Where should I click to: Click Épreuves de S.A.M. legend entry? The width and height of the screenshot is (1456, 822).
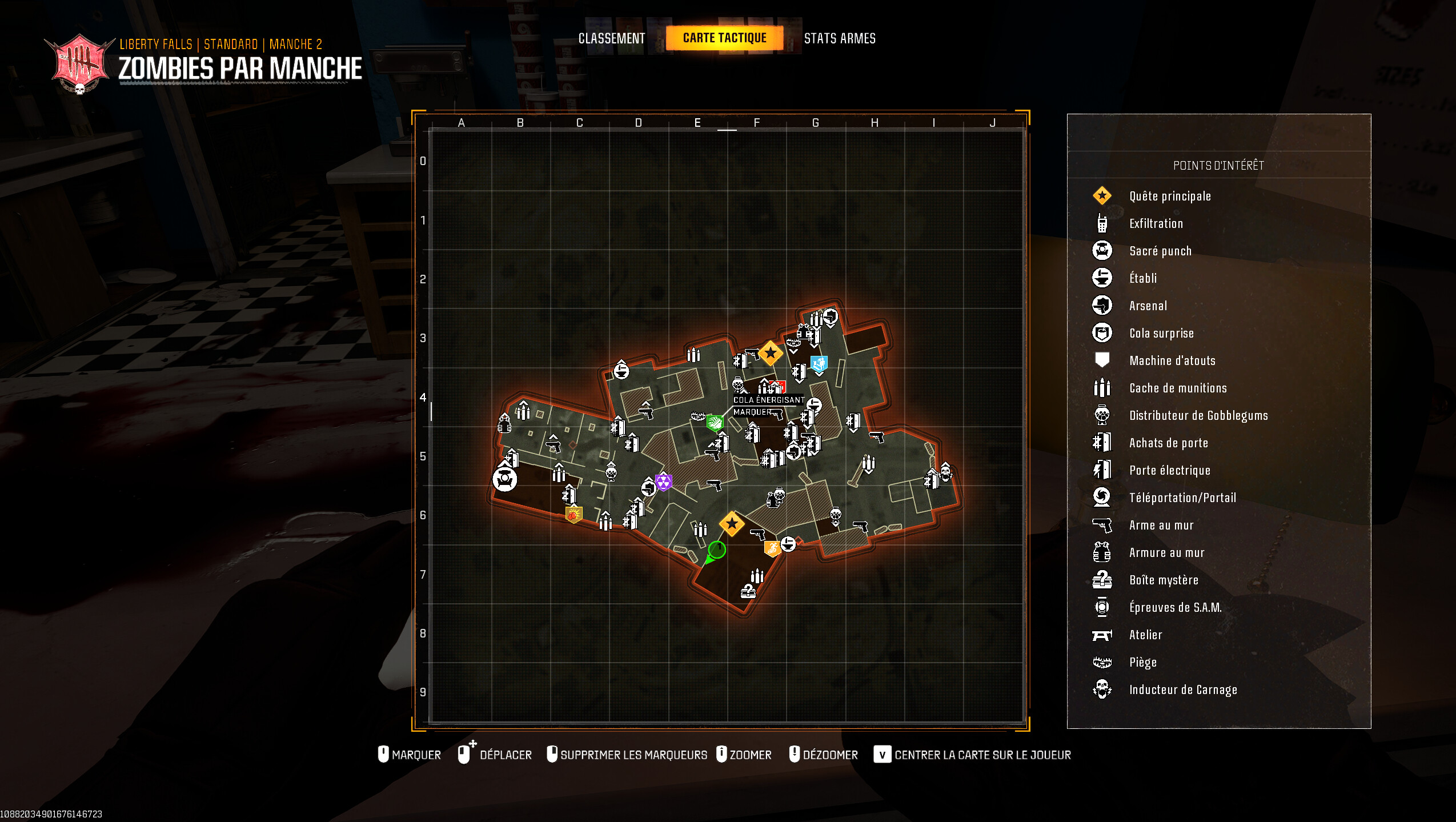1175,607
